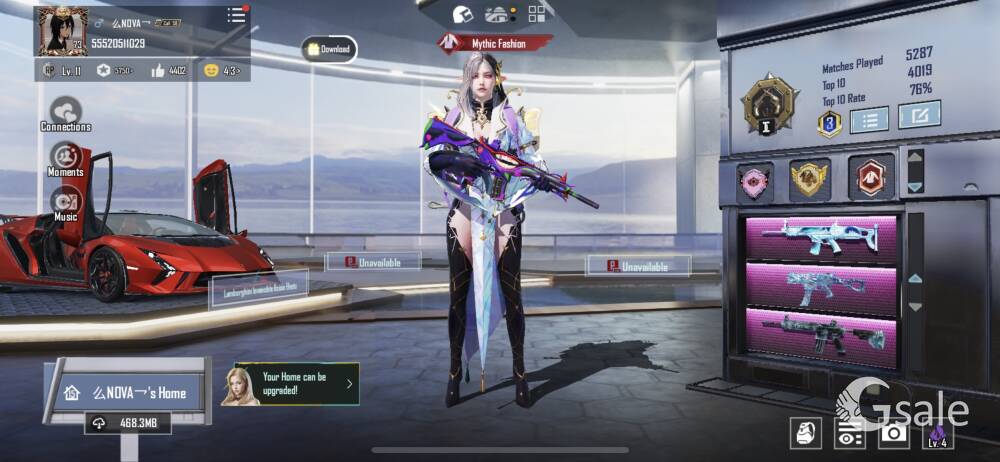Open Moments

pos(66,158)
